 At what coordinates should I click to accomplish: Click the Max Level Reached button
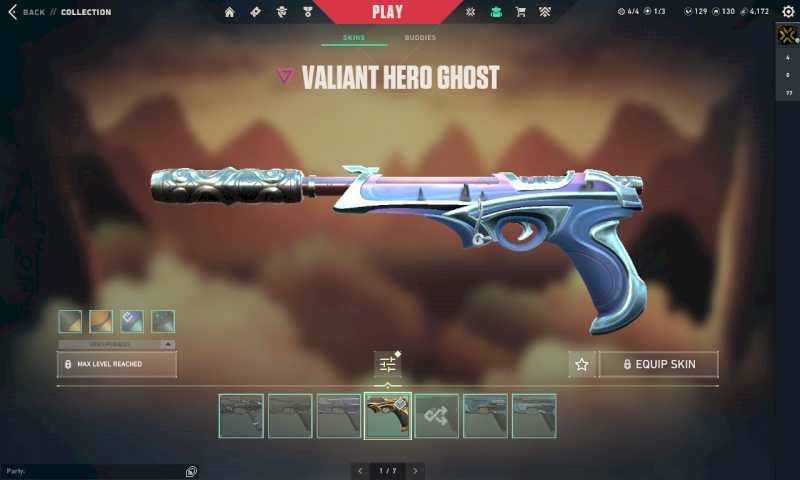117,364
